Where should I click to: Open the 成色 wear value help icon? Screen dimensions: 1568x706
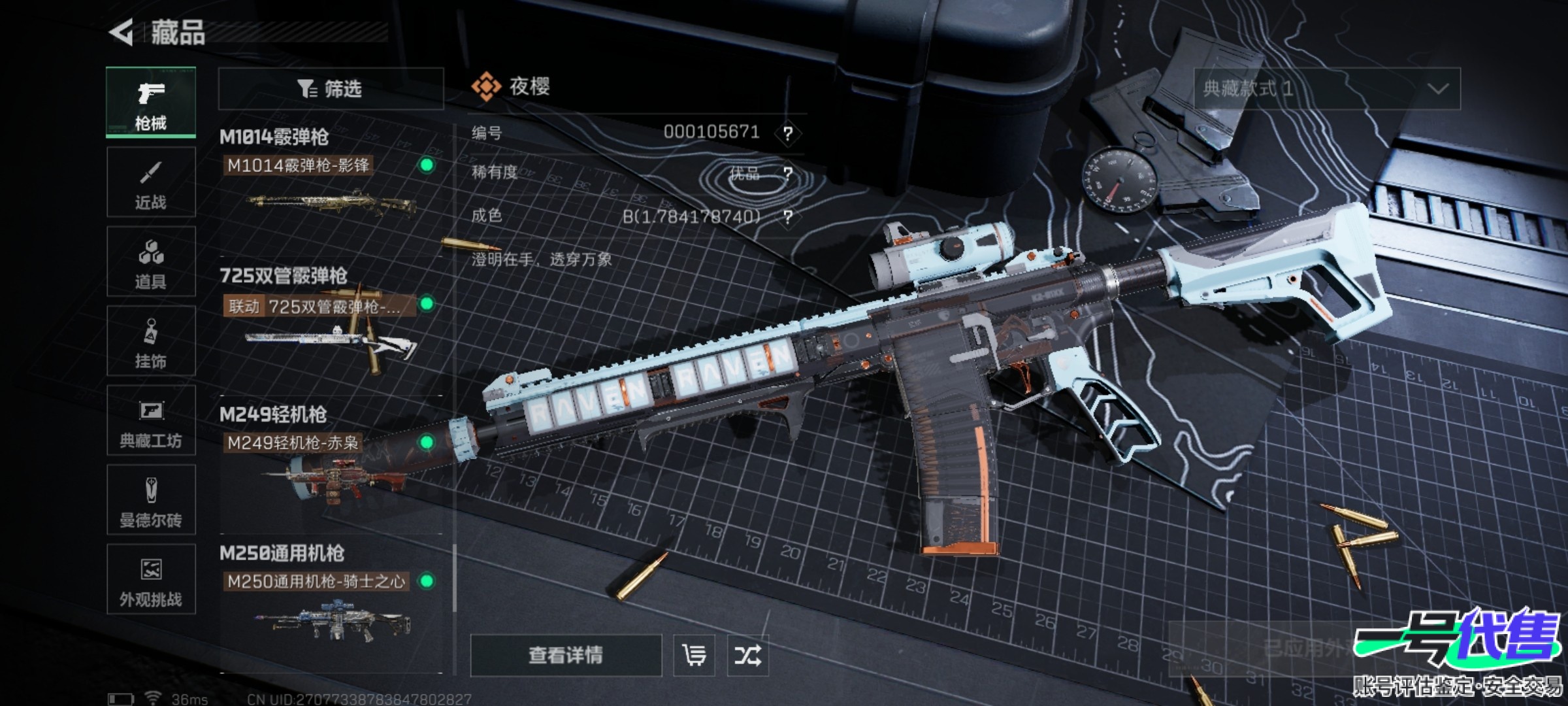coord(788,216)
